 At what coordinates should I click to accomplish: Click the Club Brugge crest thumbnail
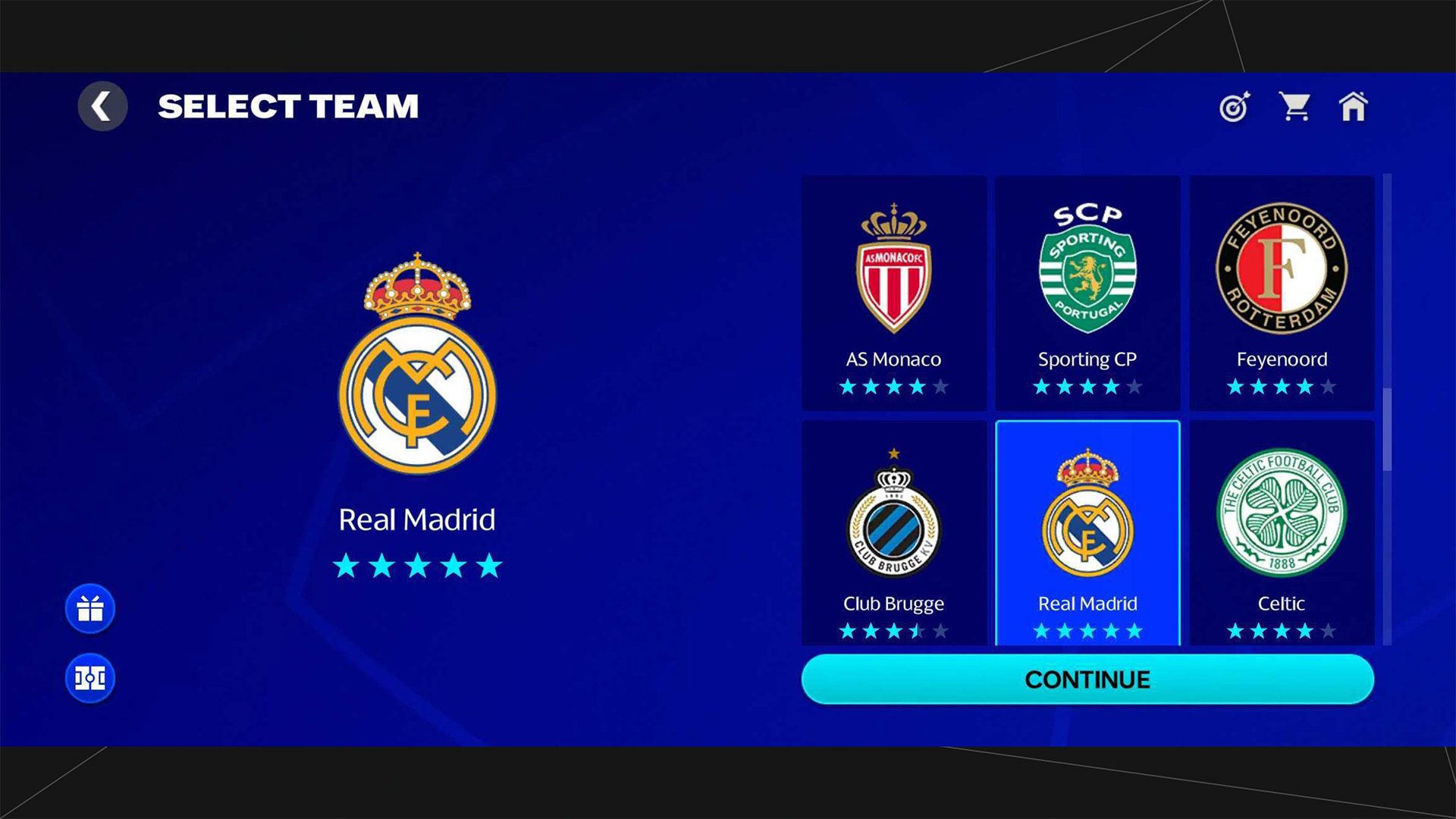coord(893,513)
